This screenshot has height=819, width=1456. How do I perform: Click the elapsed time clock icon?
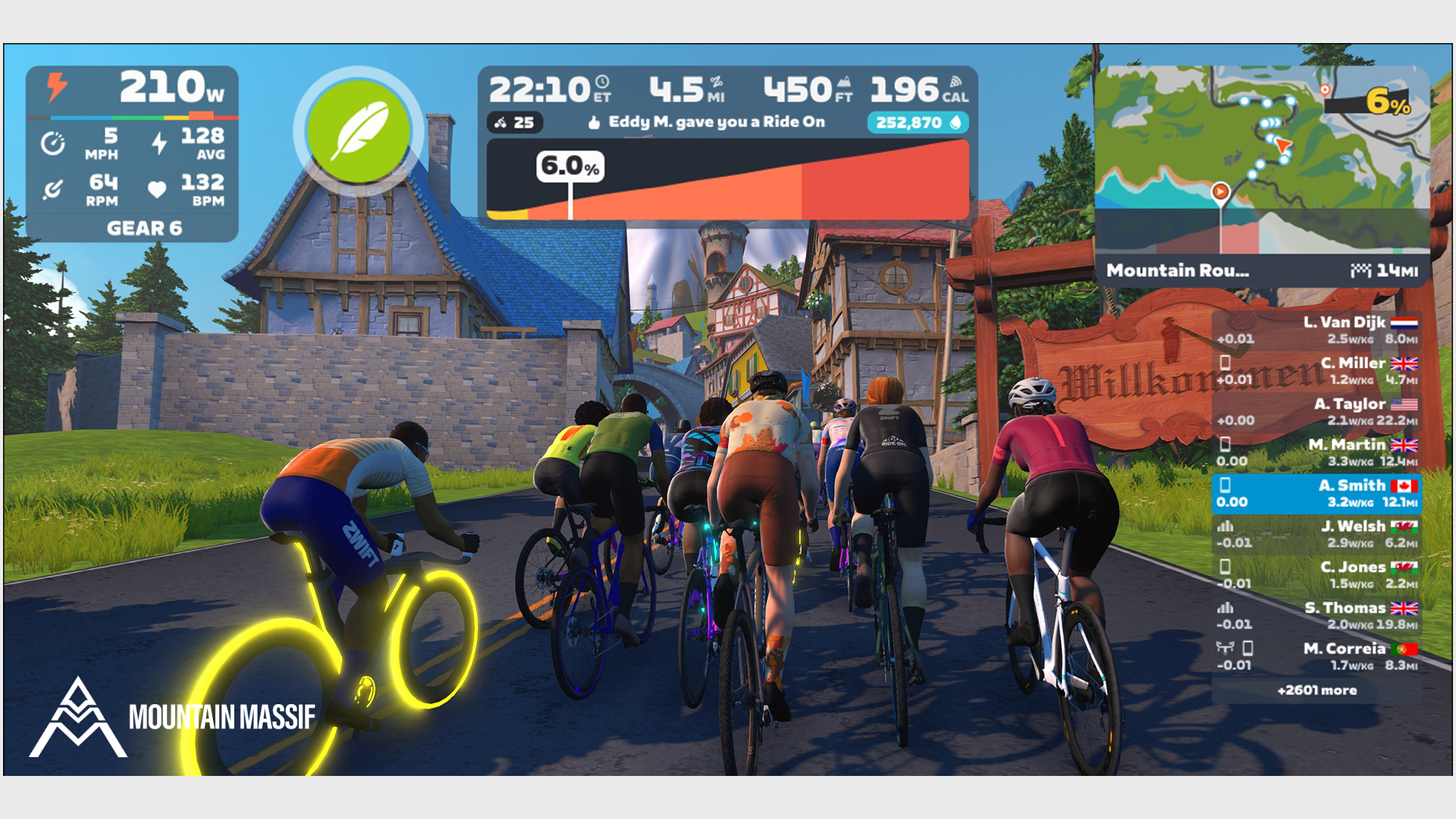[602, 83]
